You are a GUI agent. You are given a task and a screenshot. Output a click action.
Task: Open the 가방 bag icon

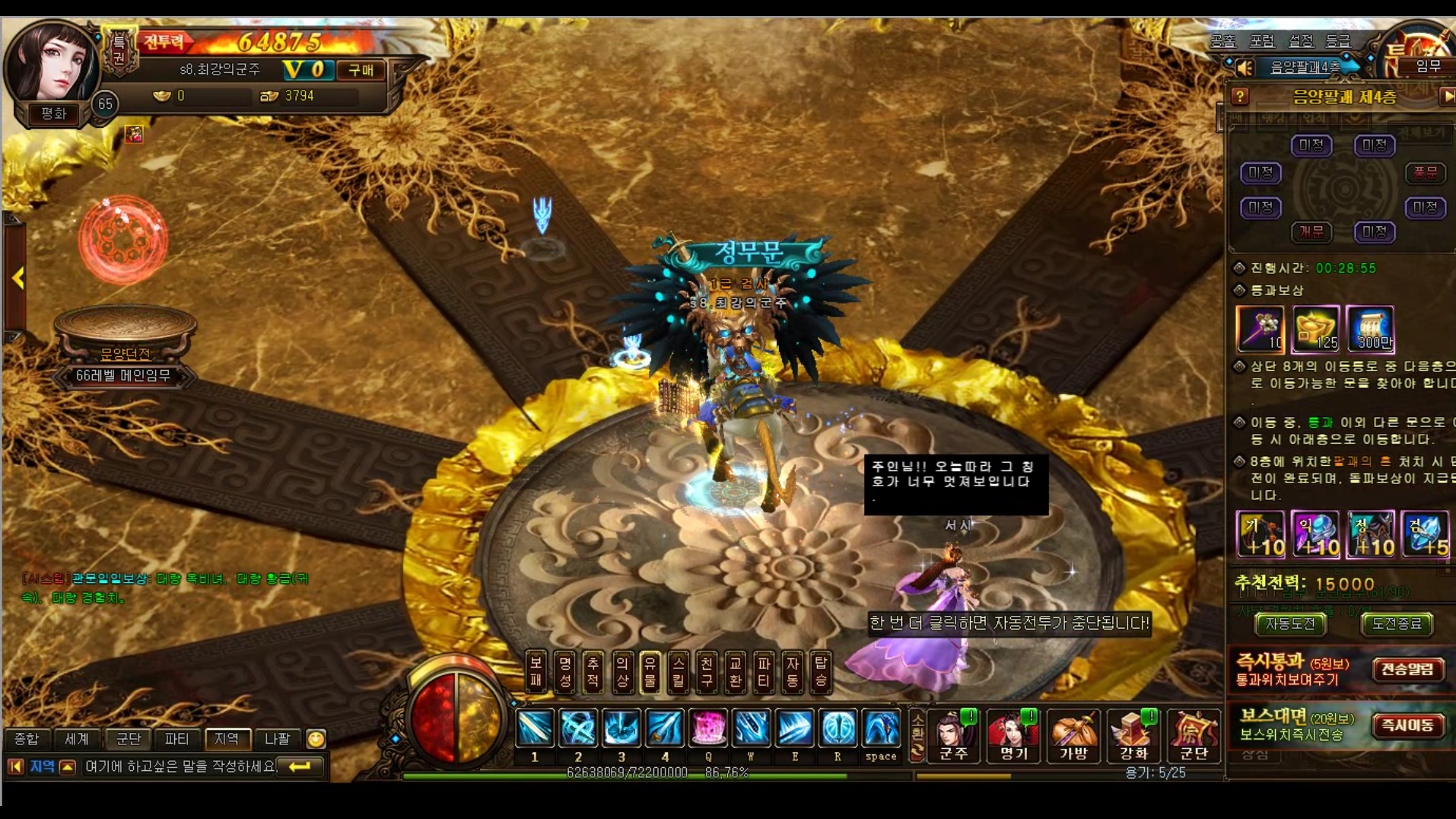pos(1073,735)
